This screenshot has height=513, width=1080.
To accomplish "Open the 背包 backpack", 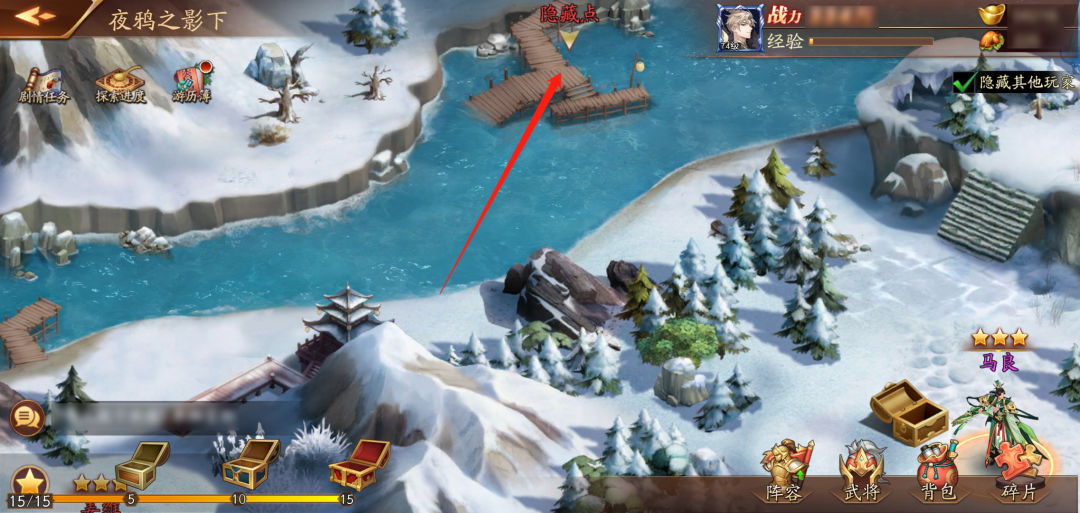I will pyautogui.click(x=939, y=470).
